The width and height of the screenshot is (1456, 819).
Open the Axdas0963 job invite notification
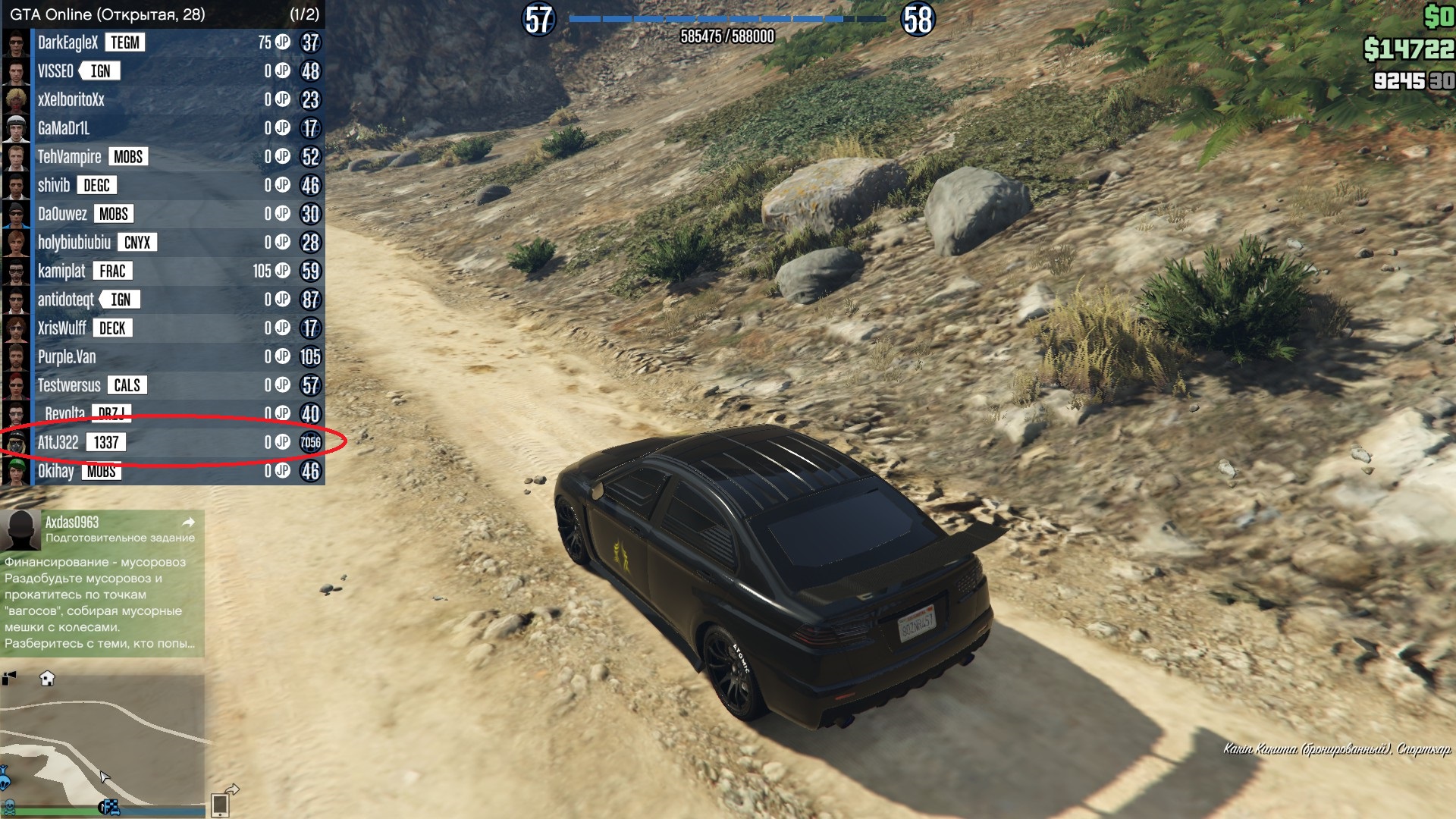(102, 582)
